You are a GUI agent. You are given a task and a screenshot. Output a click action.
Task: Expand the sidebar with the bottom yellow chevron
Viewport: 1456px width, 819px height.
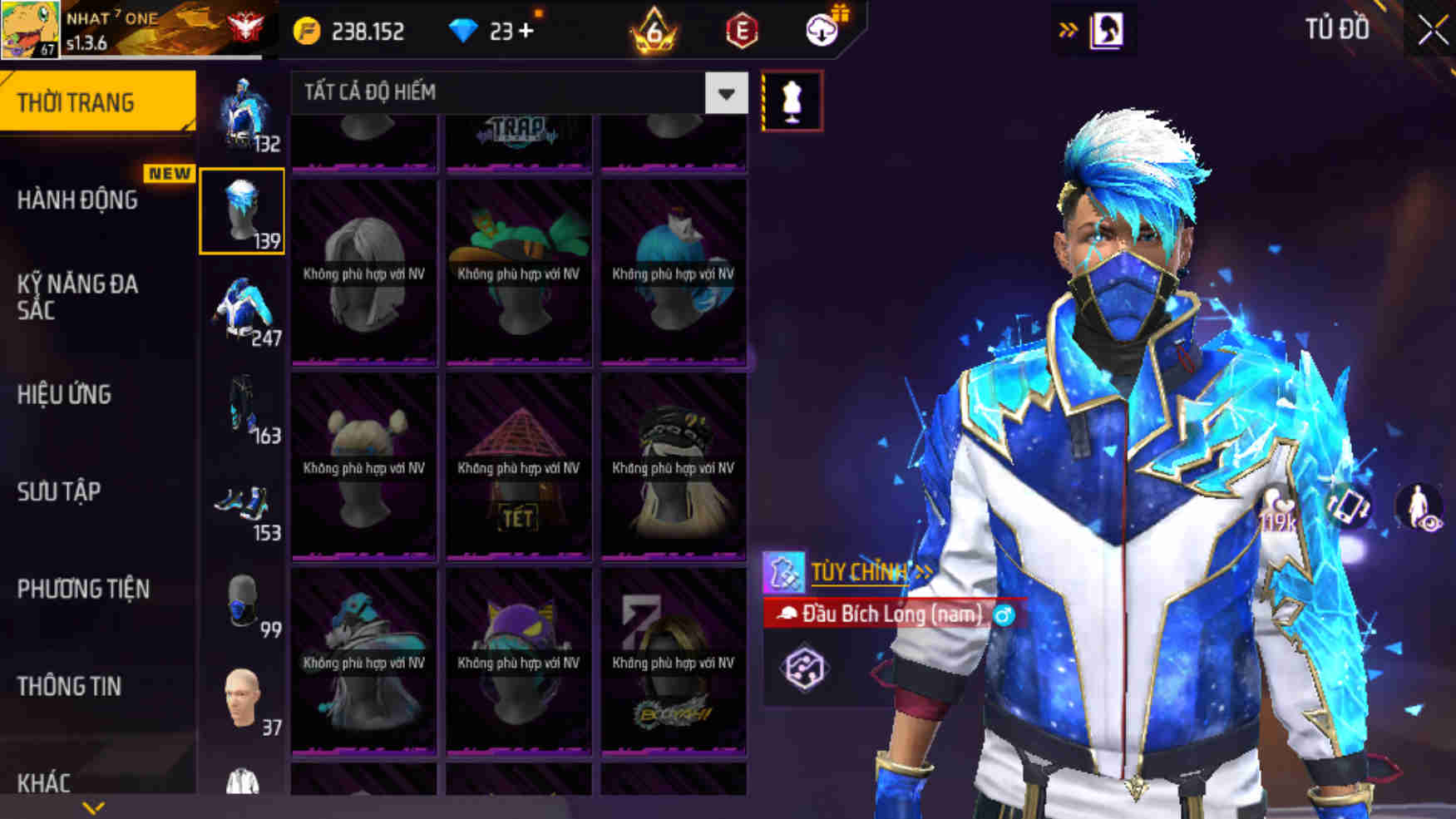click(x=91, y=807)
